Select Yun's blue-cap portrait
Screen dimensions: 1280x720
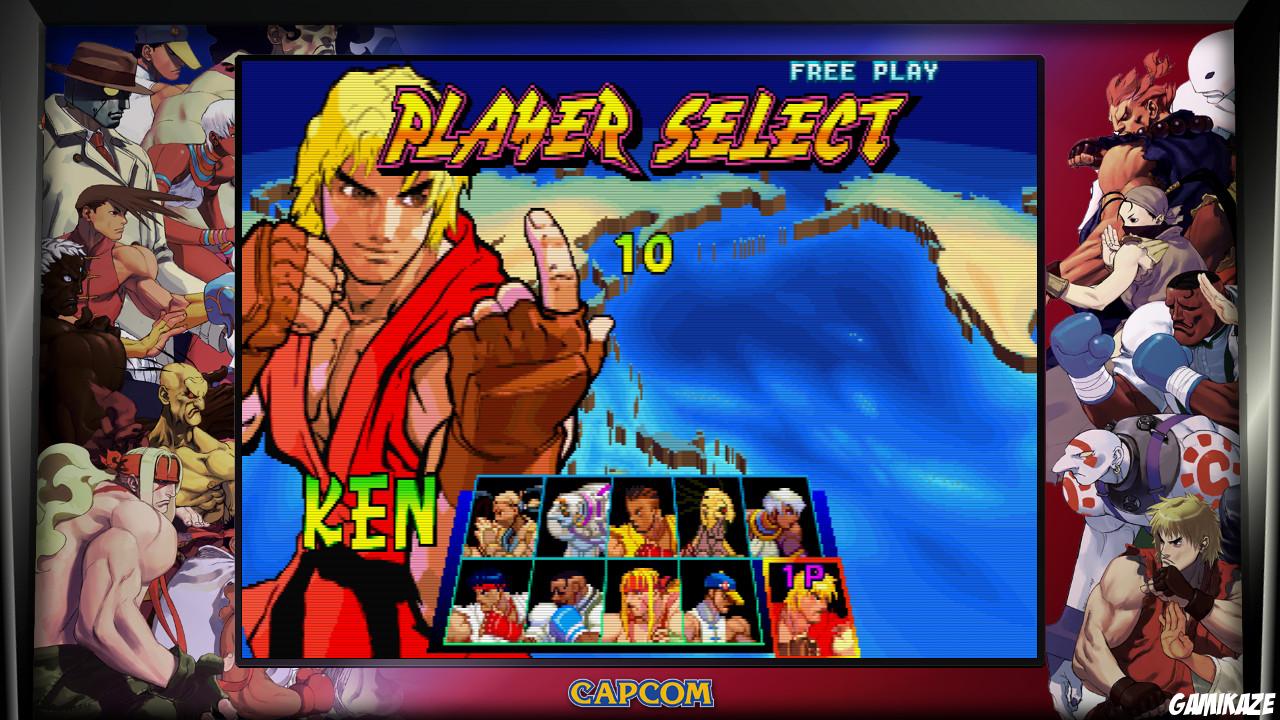click(x=720, y=605)
